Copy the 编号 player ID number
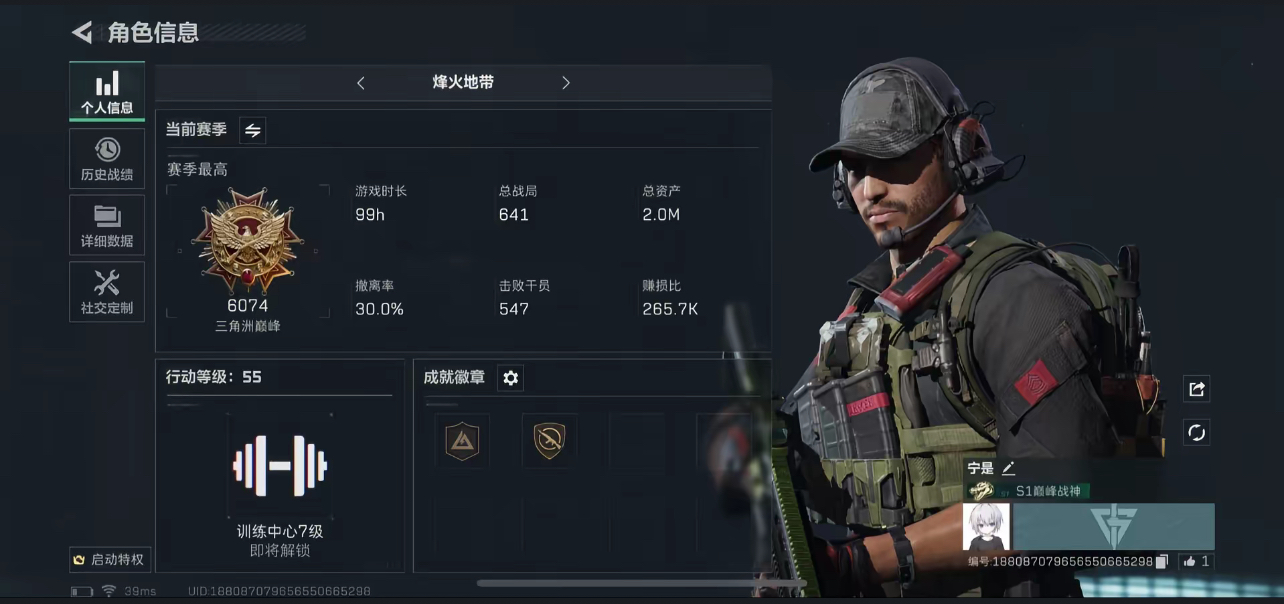Image resolution: width=1284 pixels, height=604 pixels. click(x=1162, y=562)
